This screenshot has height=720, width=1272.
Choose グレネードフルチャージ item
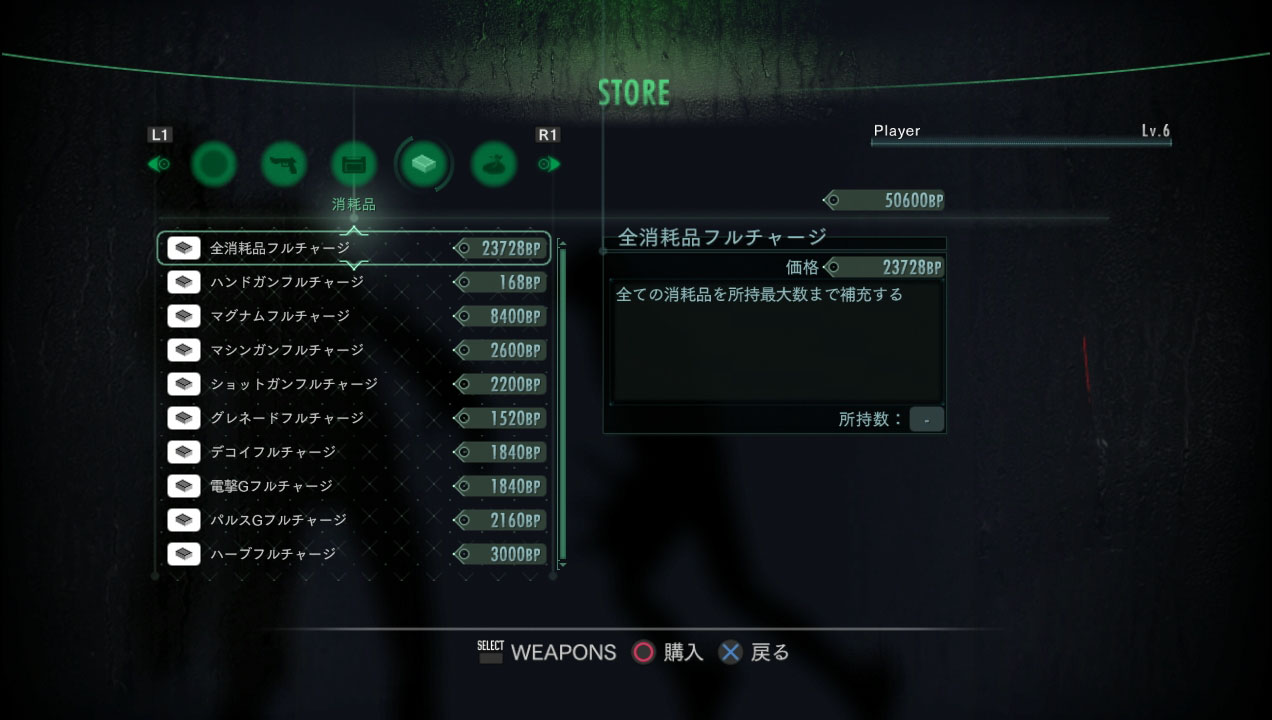click(354, 418)
